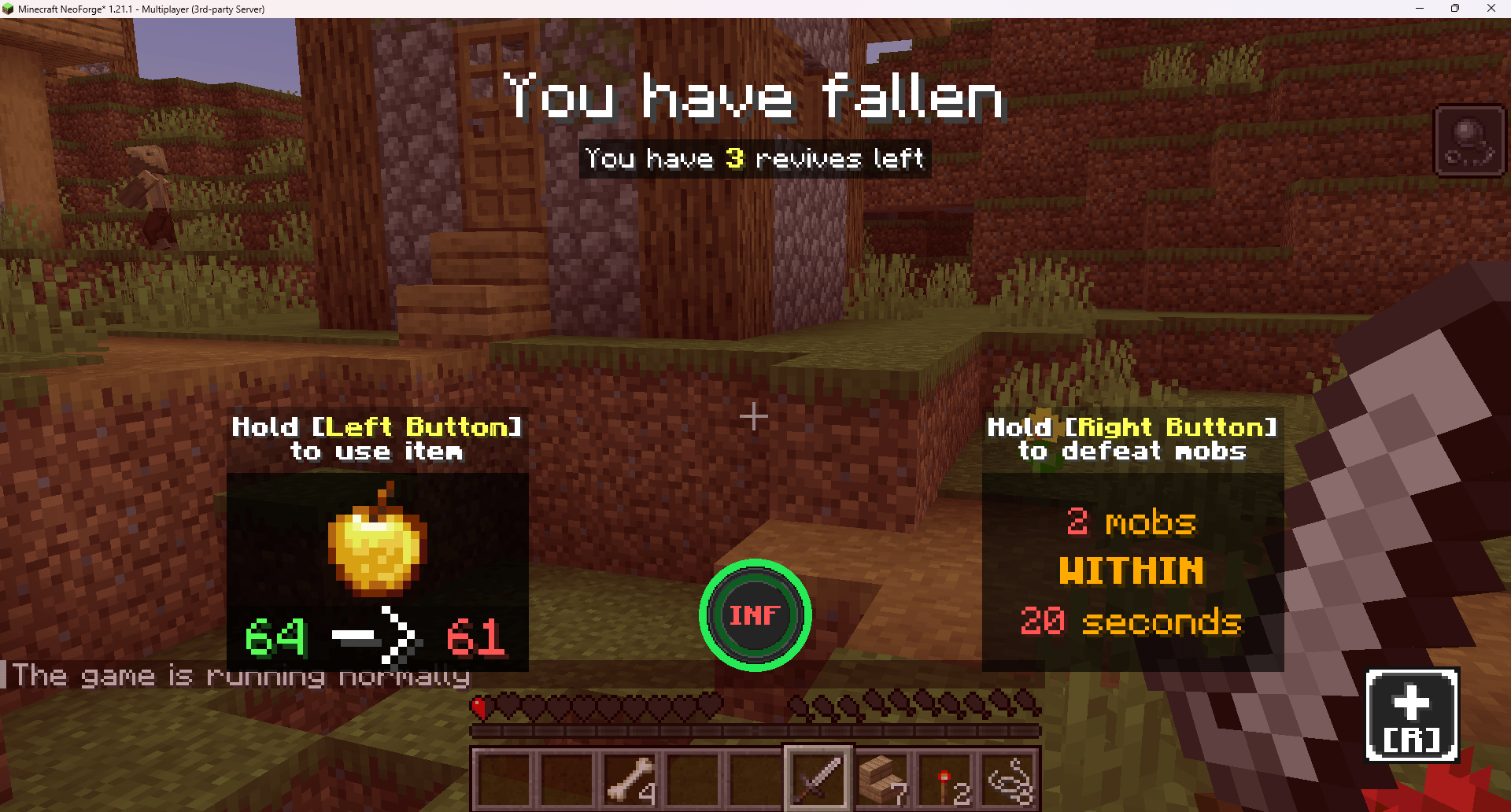Select the bone in the hotbar
The image size is (1511, 812).
tap(630, 779)
